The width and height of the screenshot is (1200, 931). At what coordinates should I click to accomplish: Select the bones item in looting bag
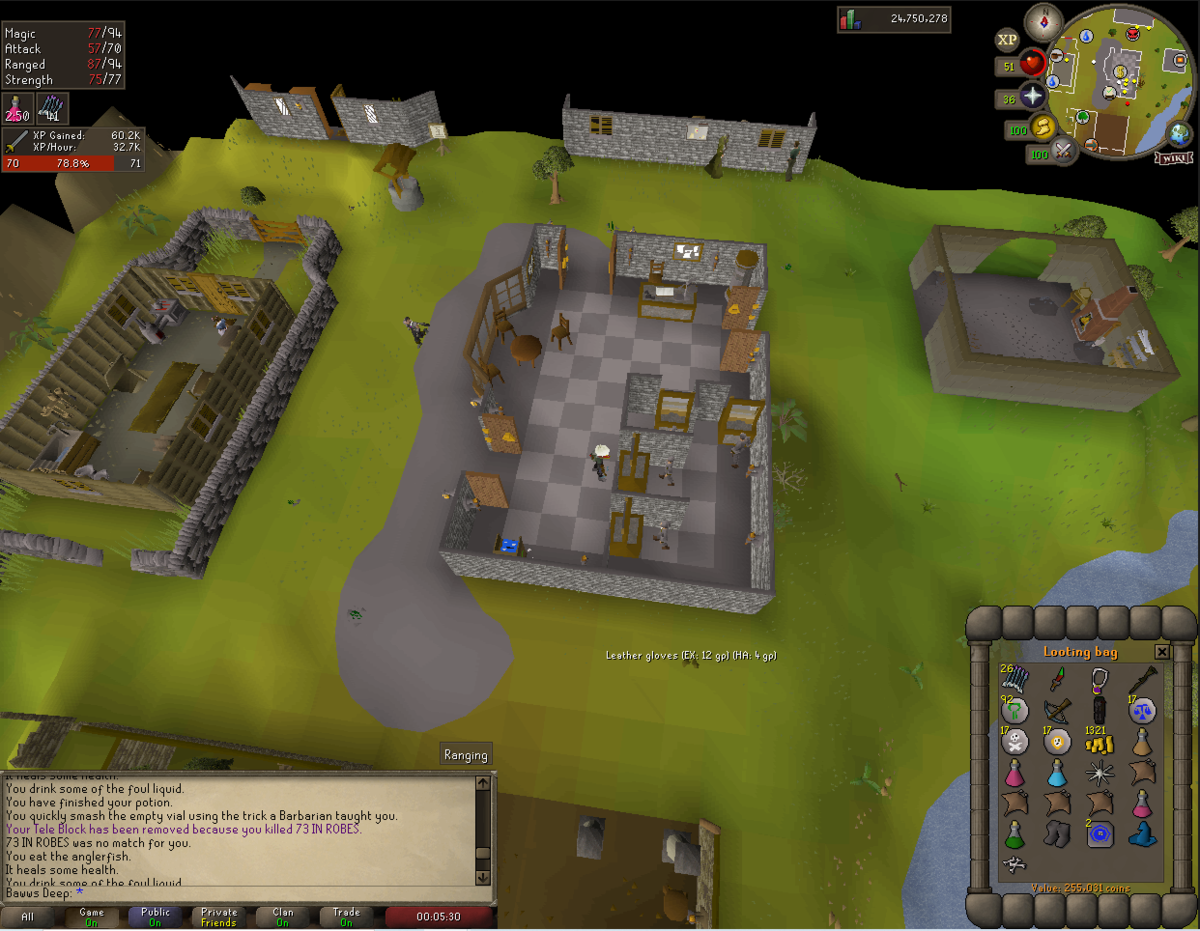point(1014,865)
